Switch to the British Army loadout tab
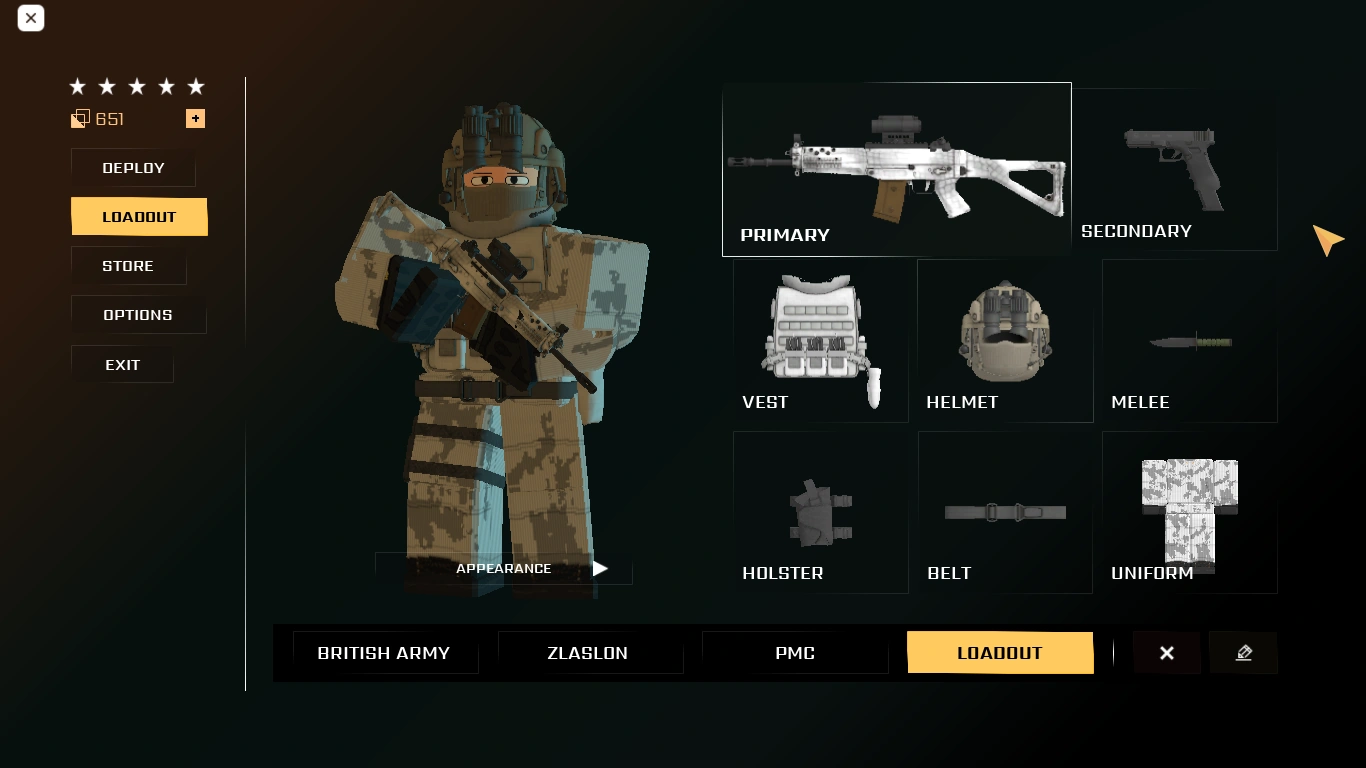Image resolution: width=1366 pixels, height=768 pixels. (x=384, y=652)
